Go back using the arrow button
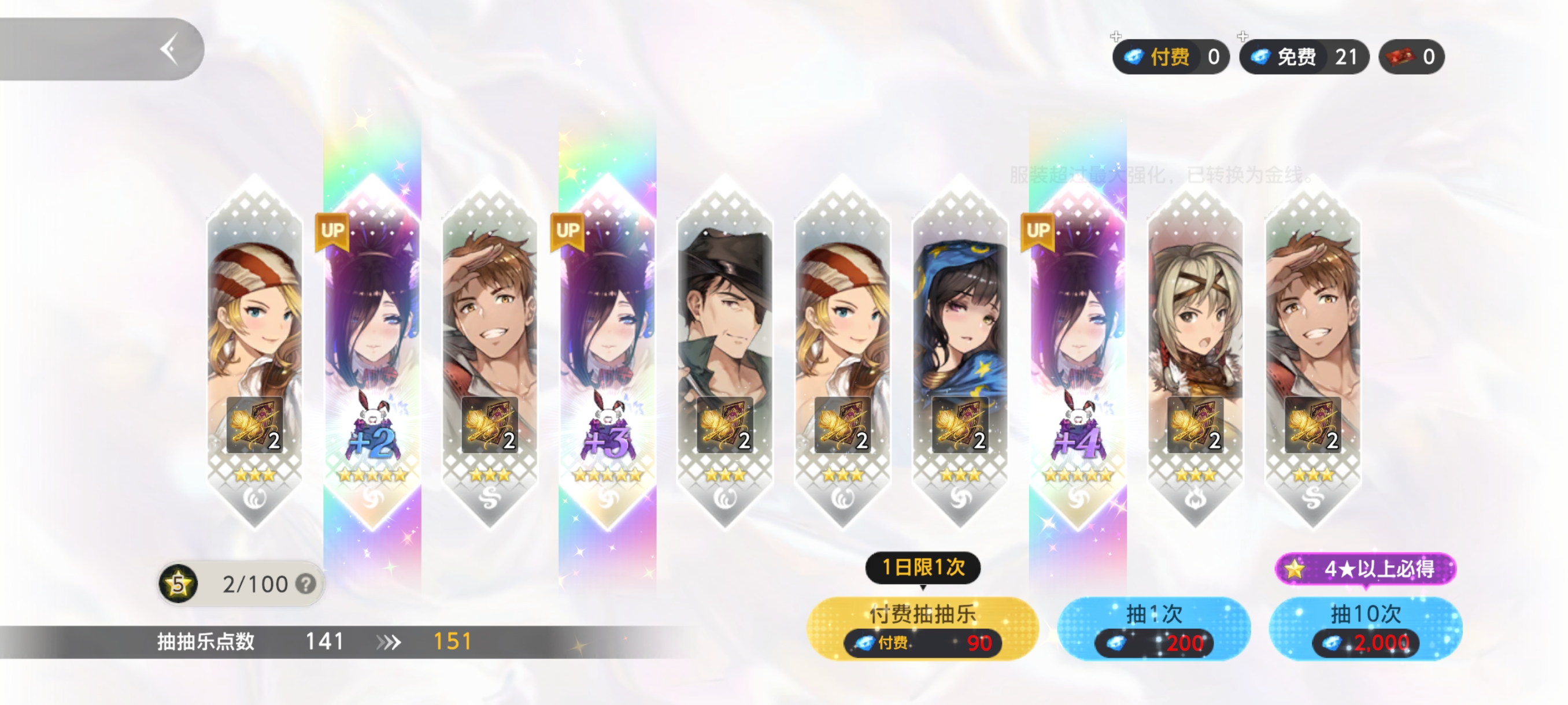 tap(169, 49)
